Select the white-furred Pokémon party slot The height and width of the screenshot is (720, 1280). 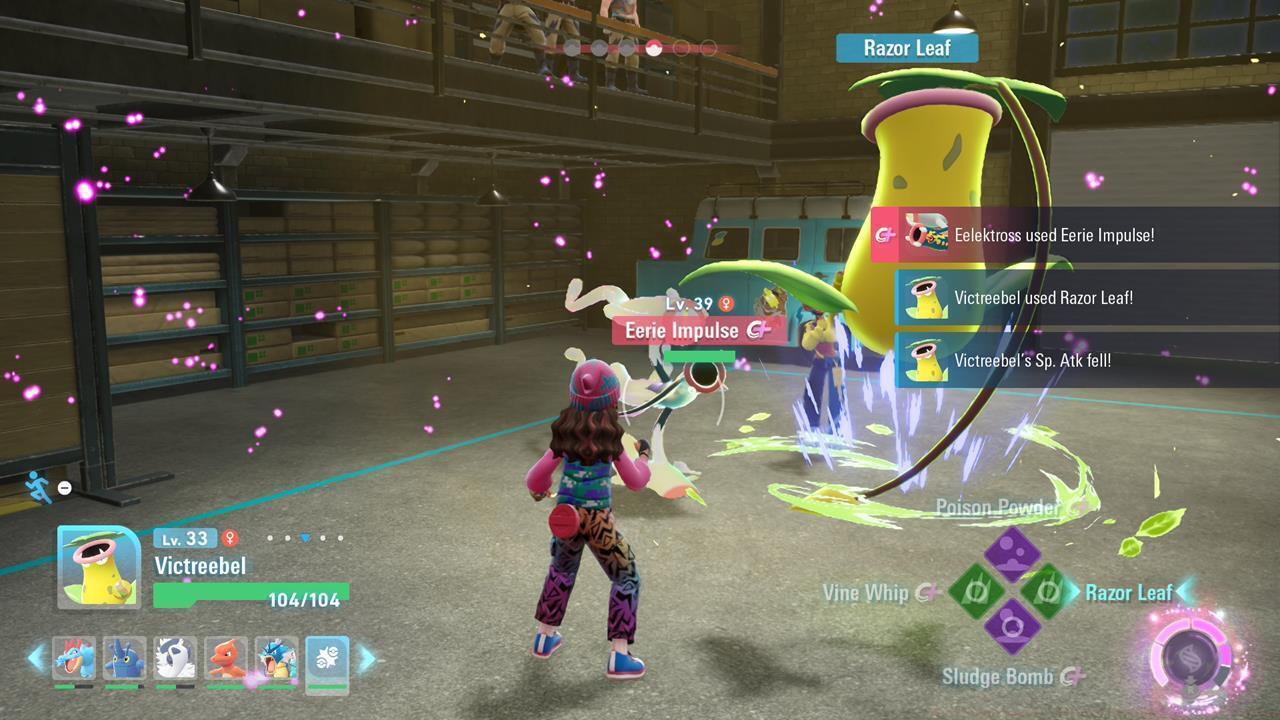click(175, 657)
